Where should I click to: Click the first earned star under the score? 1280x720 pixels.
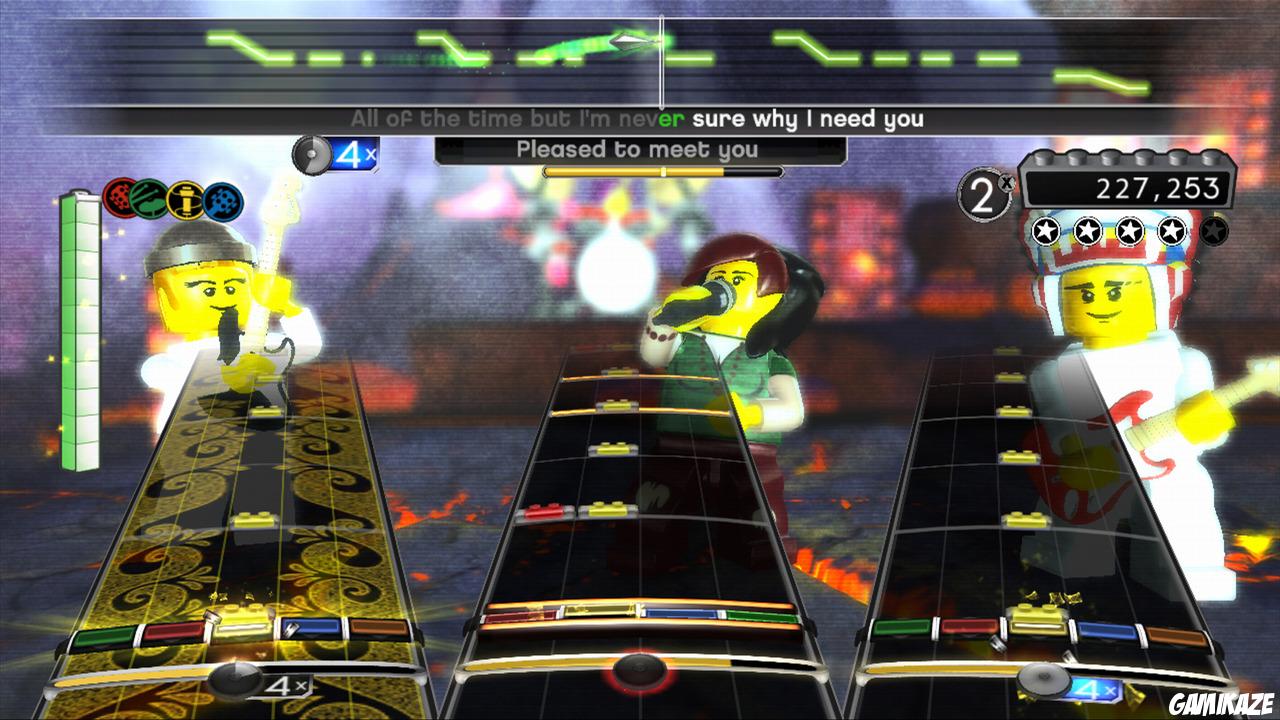(x=1045, y=229)
